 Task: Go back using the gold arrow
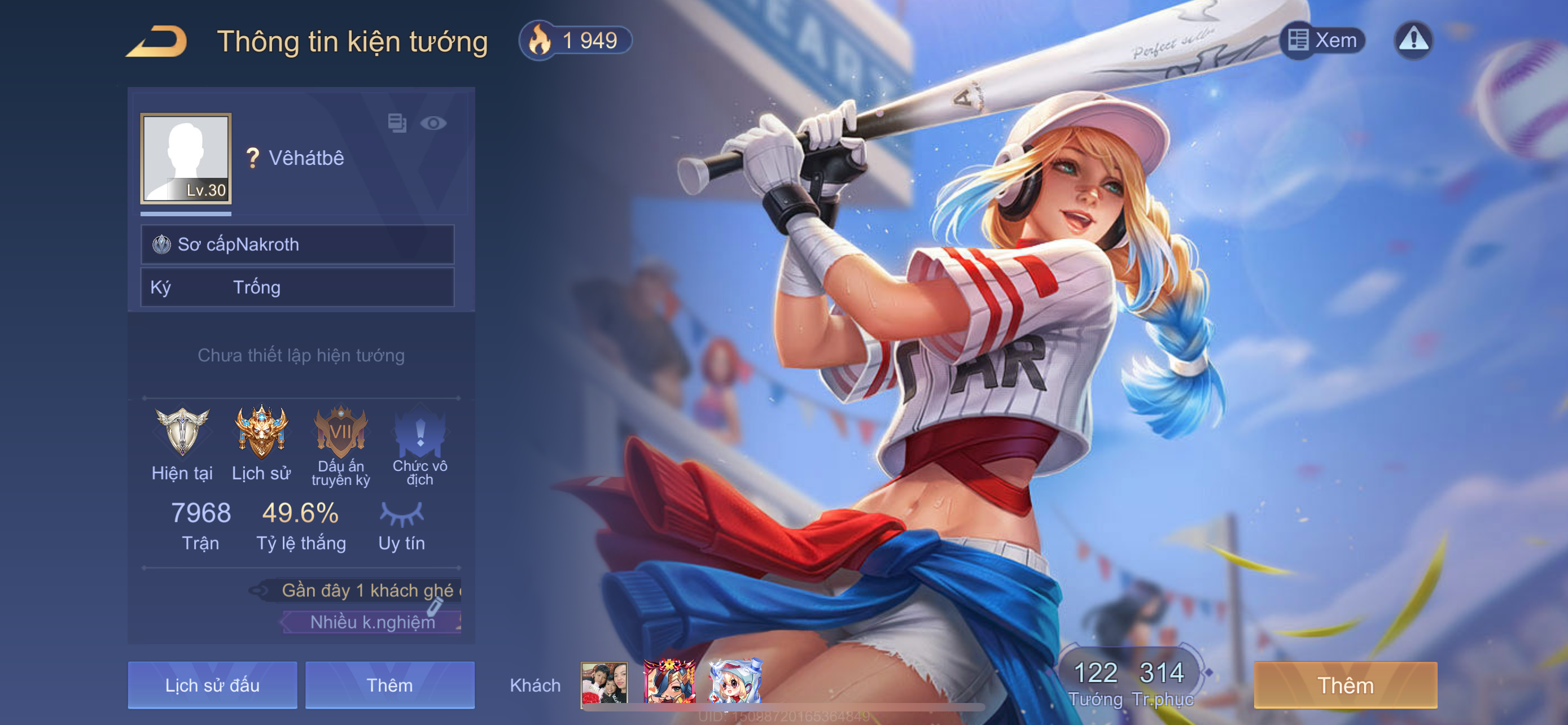[156, 41]
